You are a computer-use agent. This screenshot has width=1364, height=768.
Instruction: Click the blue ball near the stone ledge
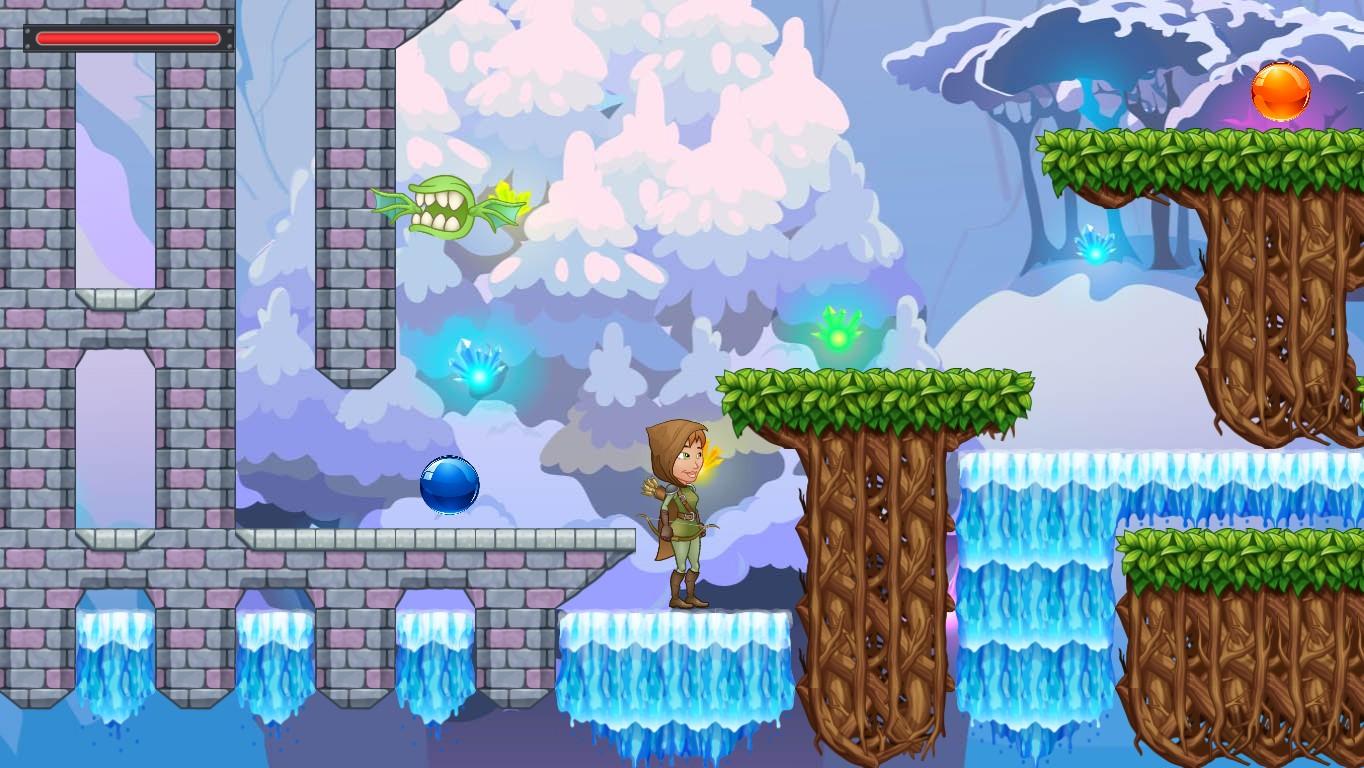(x=450, y=484)
